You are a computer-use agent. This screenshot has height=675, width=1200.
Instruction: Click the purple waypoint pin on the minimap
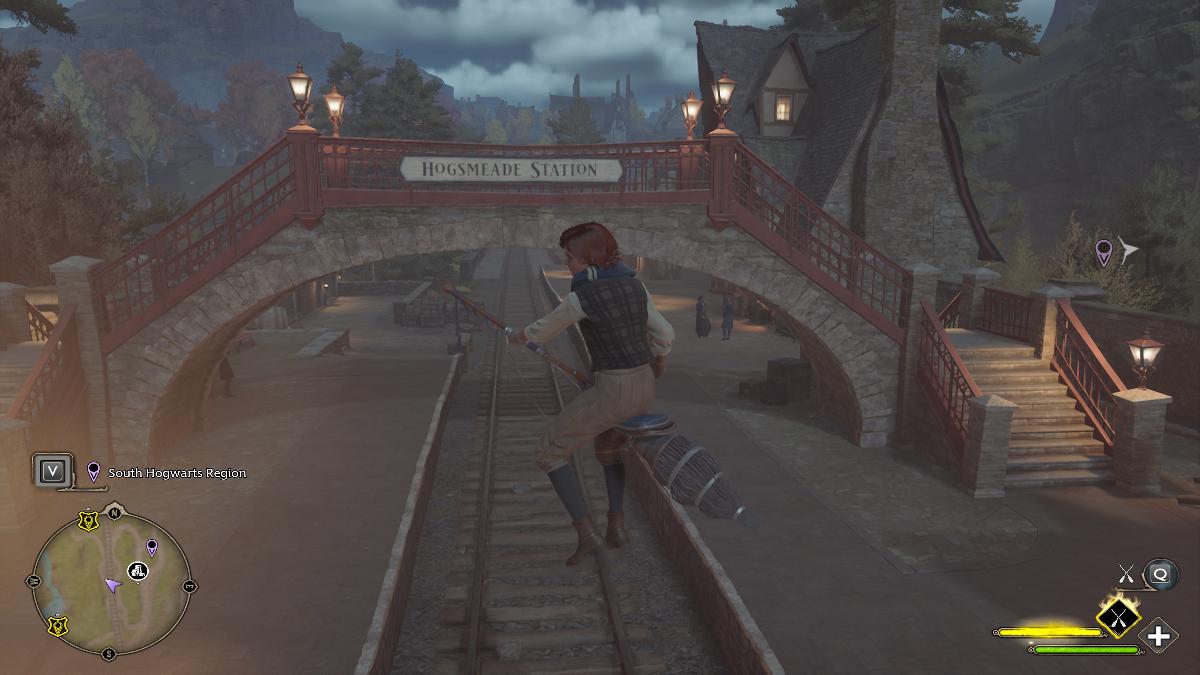152,547
